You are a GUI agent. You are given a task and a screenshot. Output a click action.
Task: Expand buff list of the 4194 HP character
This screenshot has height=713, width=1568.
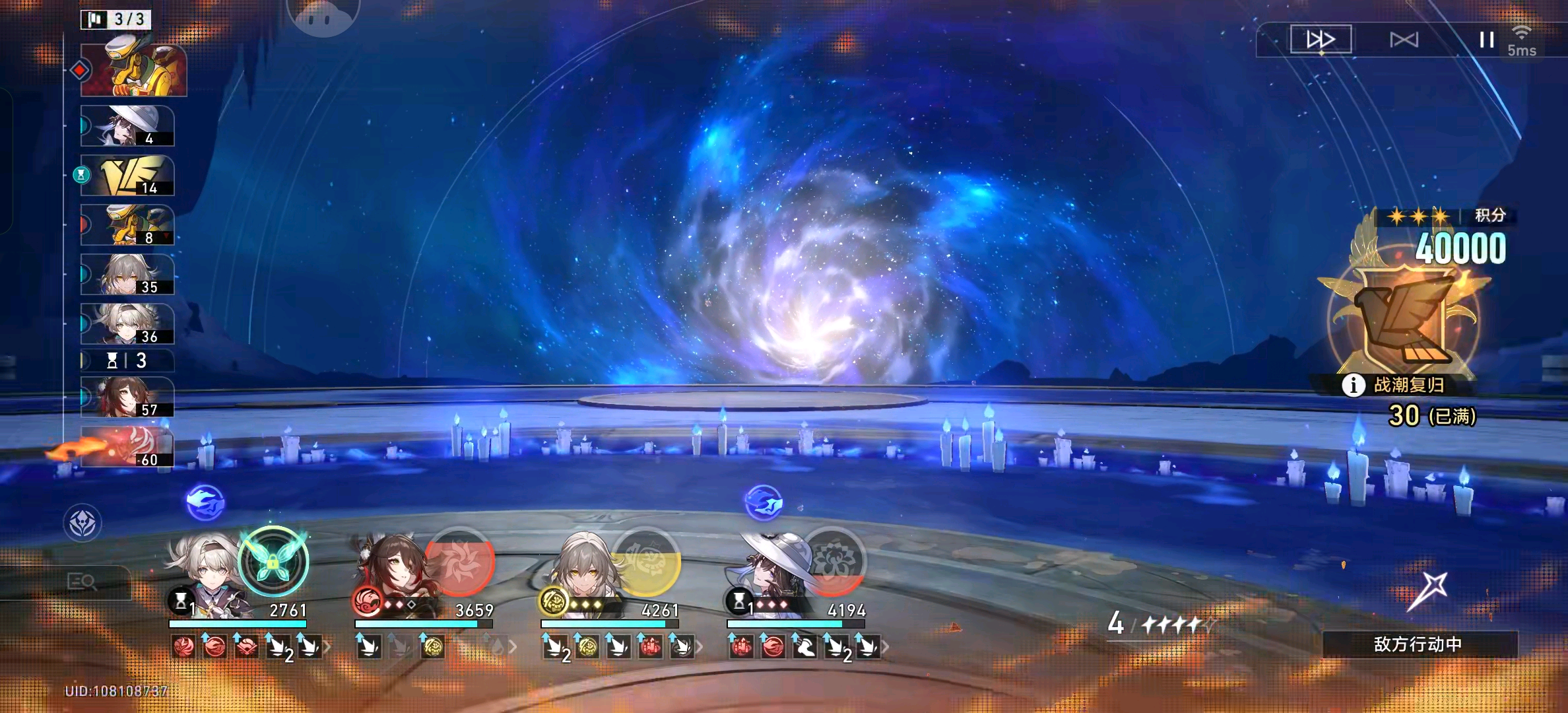[x=886, y=647]
